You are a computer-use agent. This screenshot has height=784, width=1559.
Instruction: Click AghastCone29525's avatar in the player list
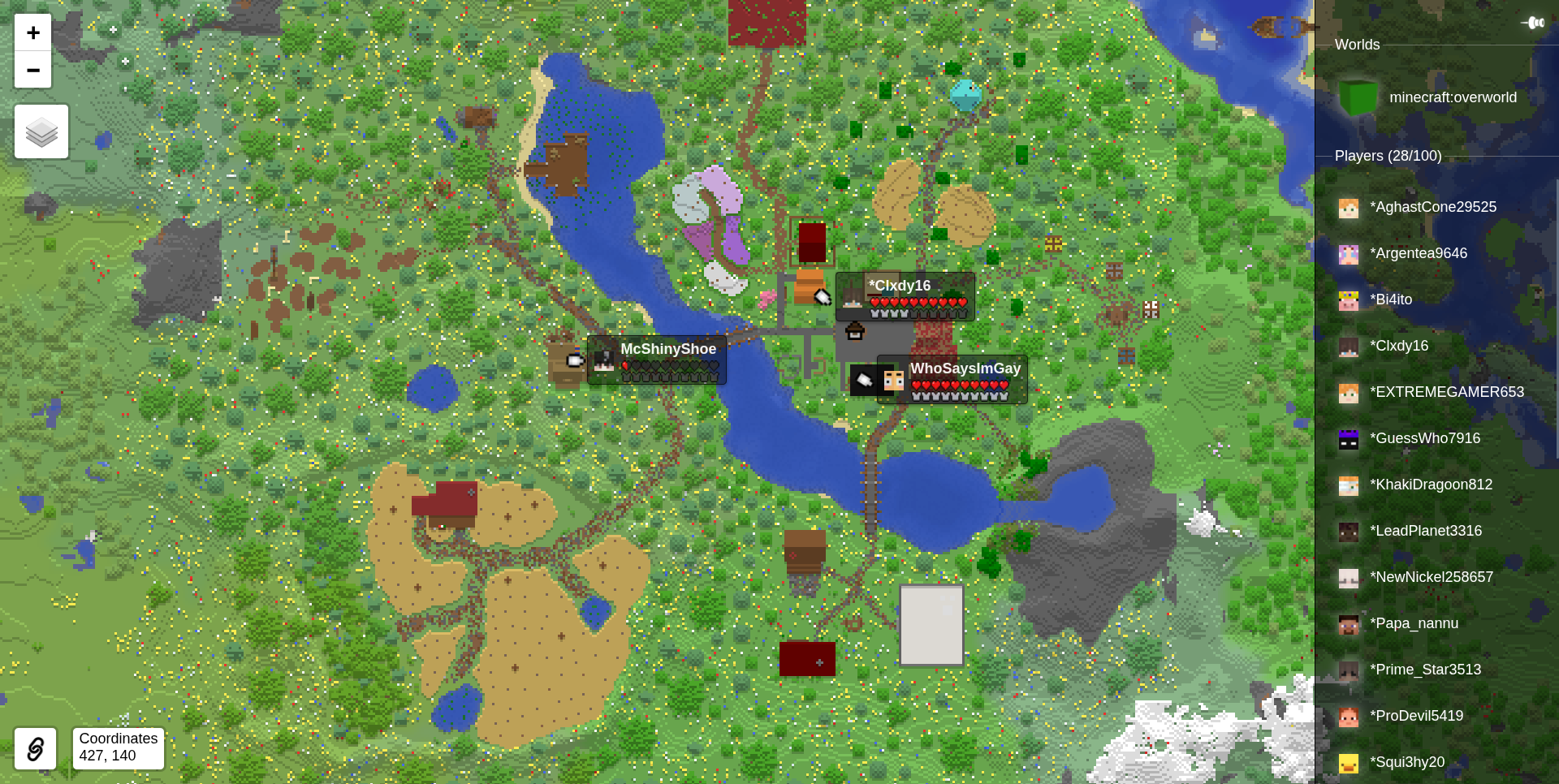pyautogui.click(x=1350, y=208)
